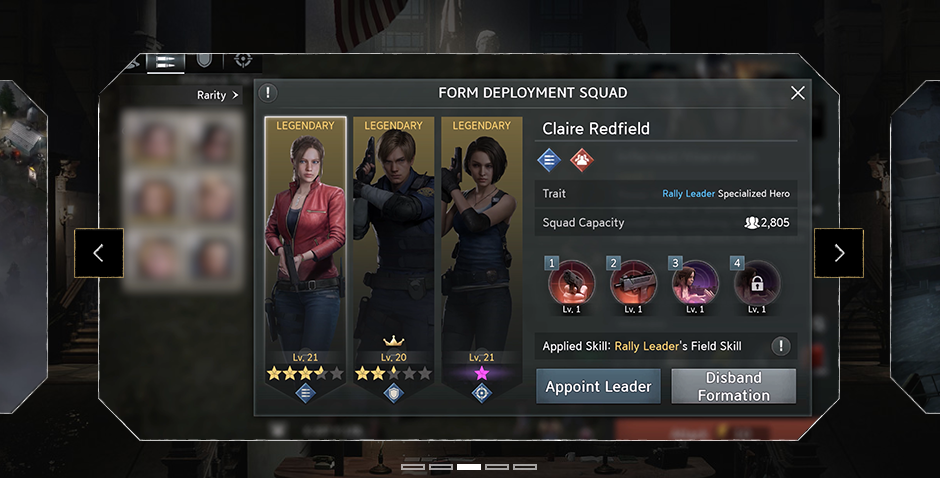Viewport: 940px width, 478px height.
Task: Switch to the bullets filter tab
Action: coord(166,61)
